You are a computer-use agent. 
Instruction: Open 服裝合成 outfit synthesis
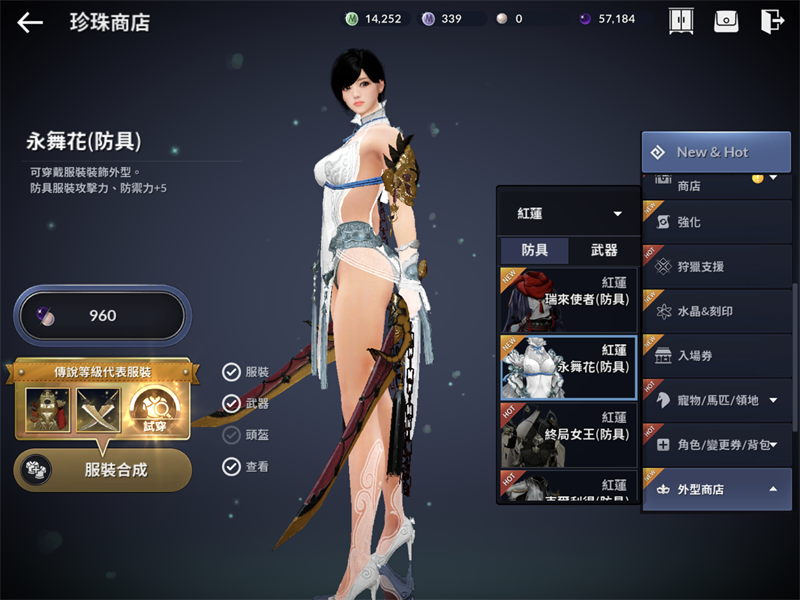coord(102,469)
